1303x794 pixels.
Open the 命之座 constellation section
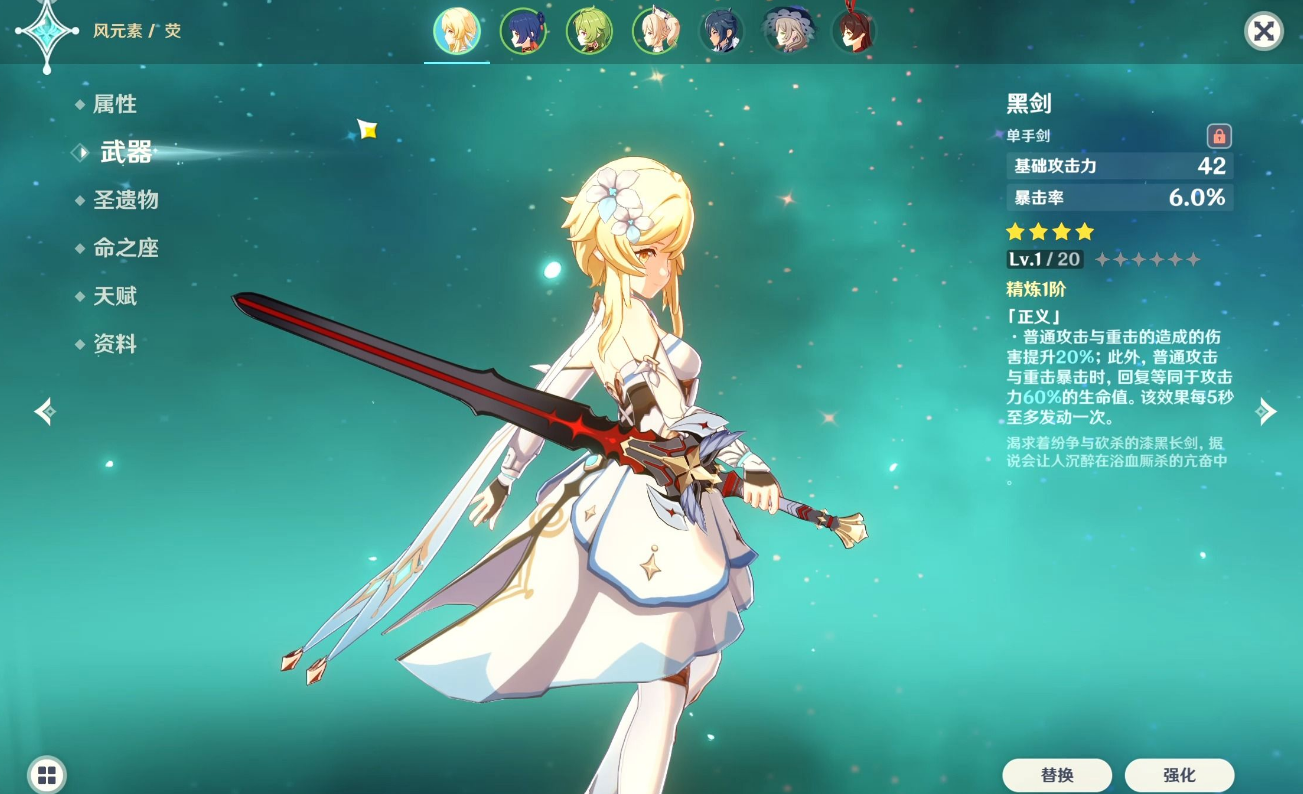tap(126, 248)
